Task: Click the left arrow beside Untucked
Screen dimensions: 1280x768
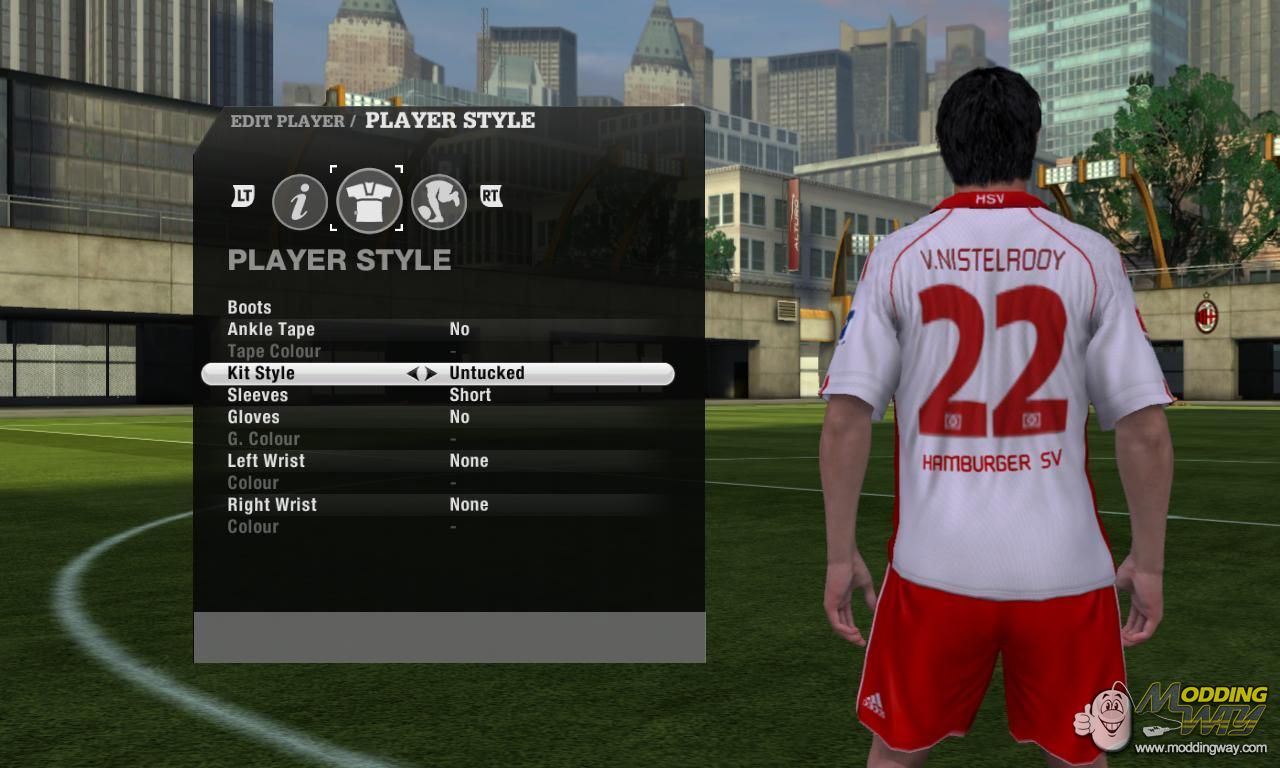Action: pyautogui.click(x=412, y=373)
